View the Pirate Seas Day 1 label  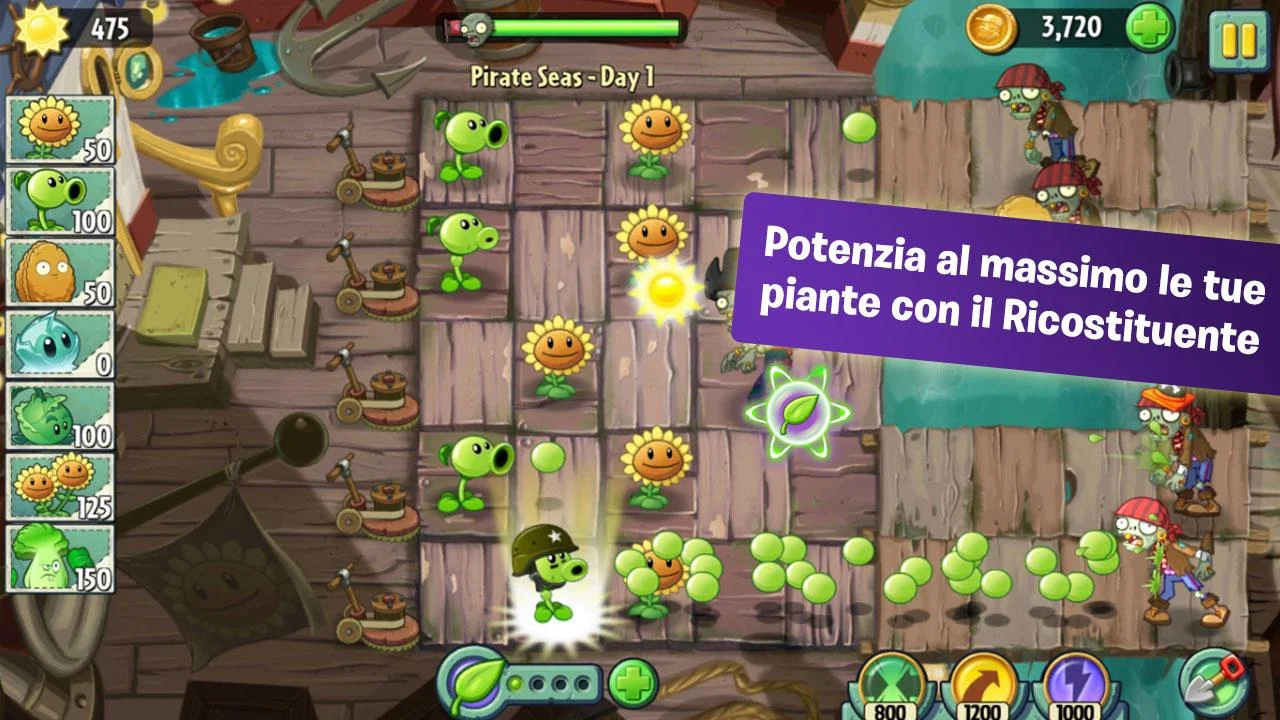tap(565, 74)
